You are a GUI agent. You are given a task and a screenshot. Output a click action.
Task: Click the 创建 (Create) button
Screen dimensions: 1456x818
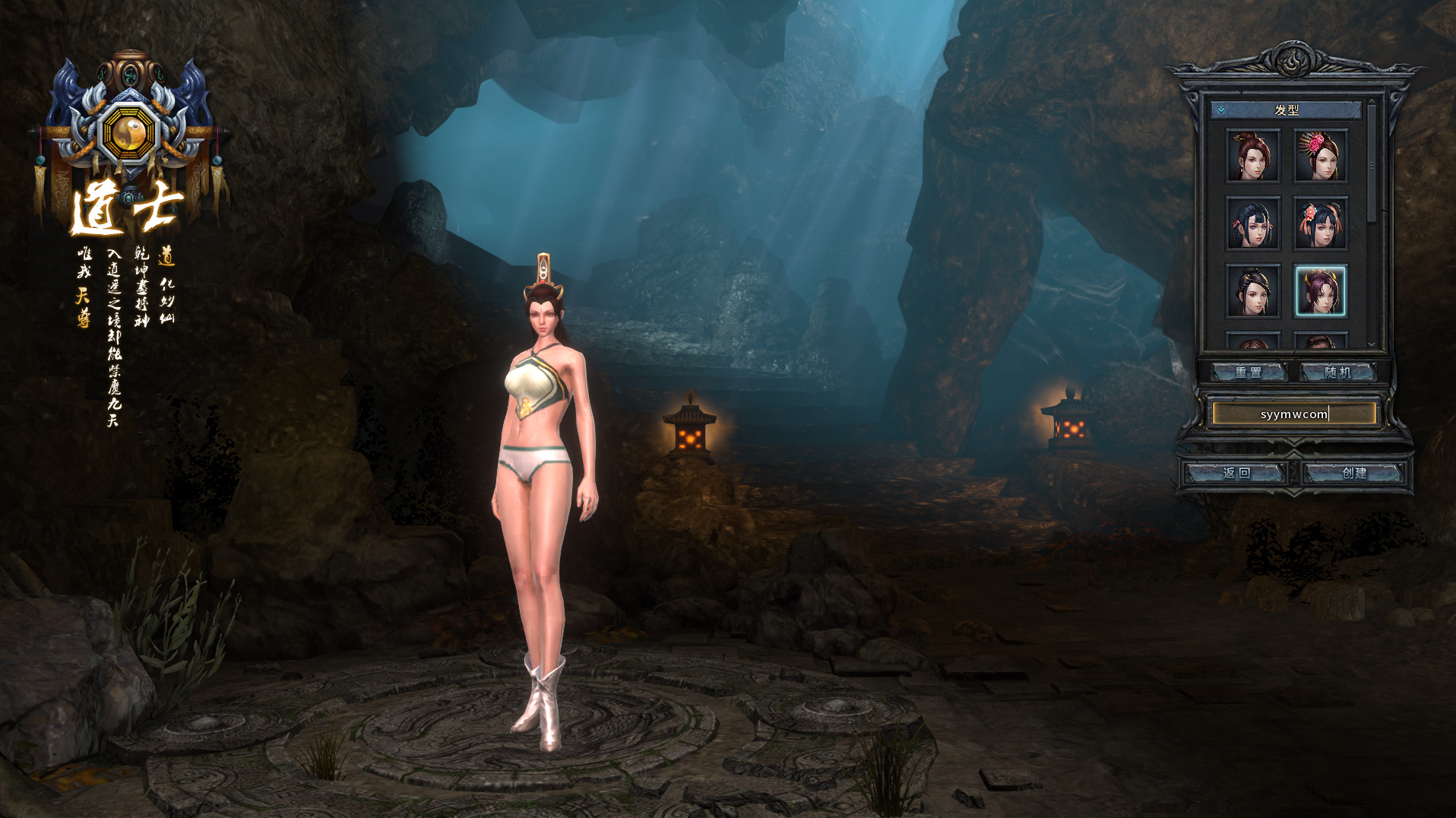coord(1353,473)
